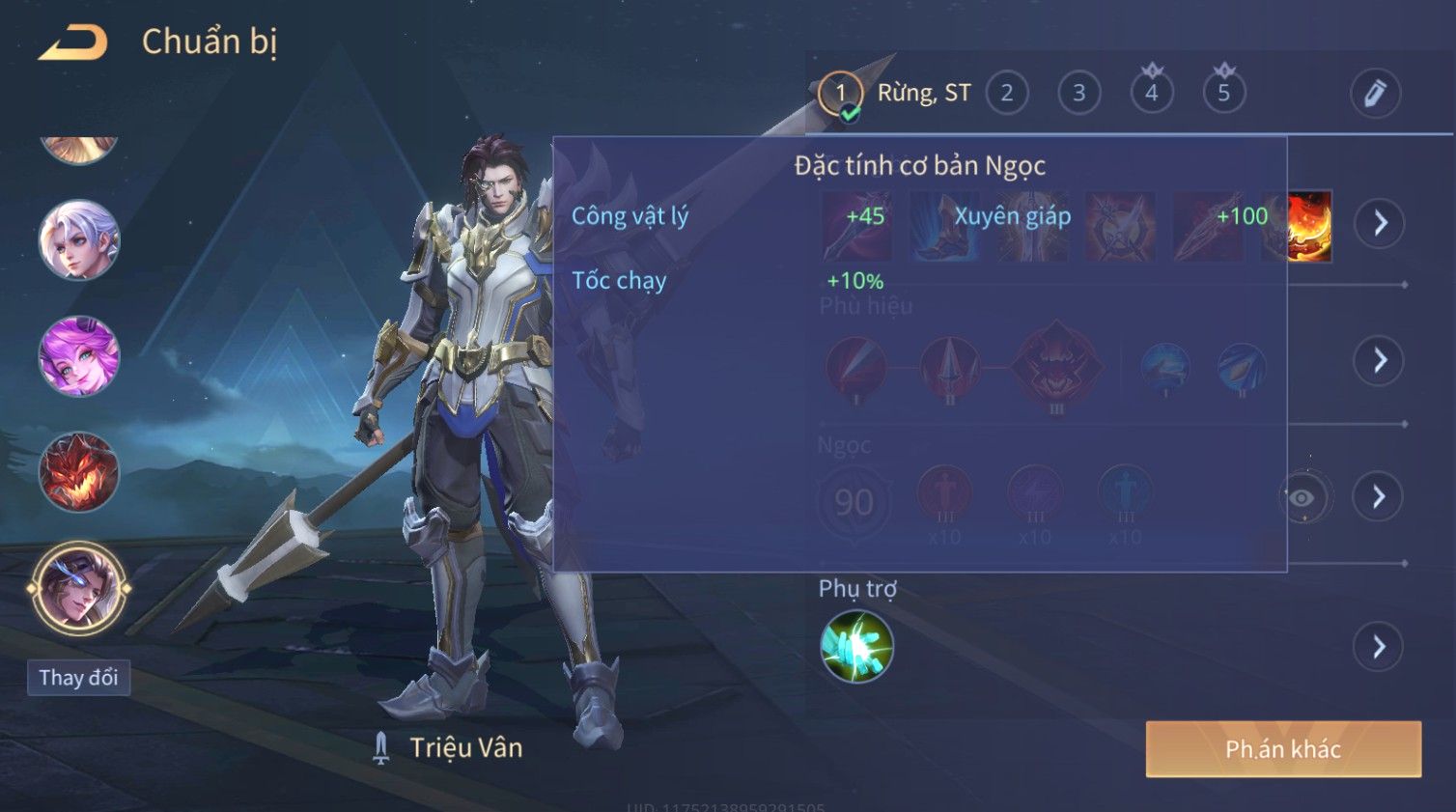
Task: Edit the preset name with pencil icon
Action: coord(1374,94)
